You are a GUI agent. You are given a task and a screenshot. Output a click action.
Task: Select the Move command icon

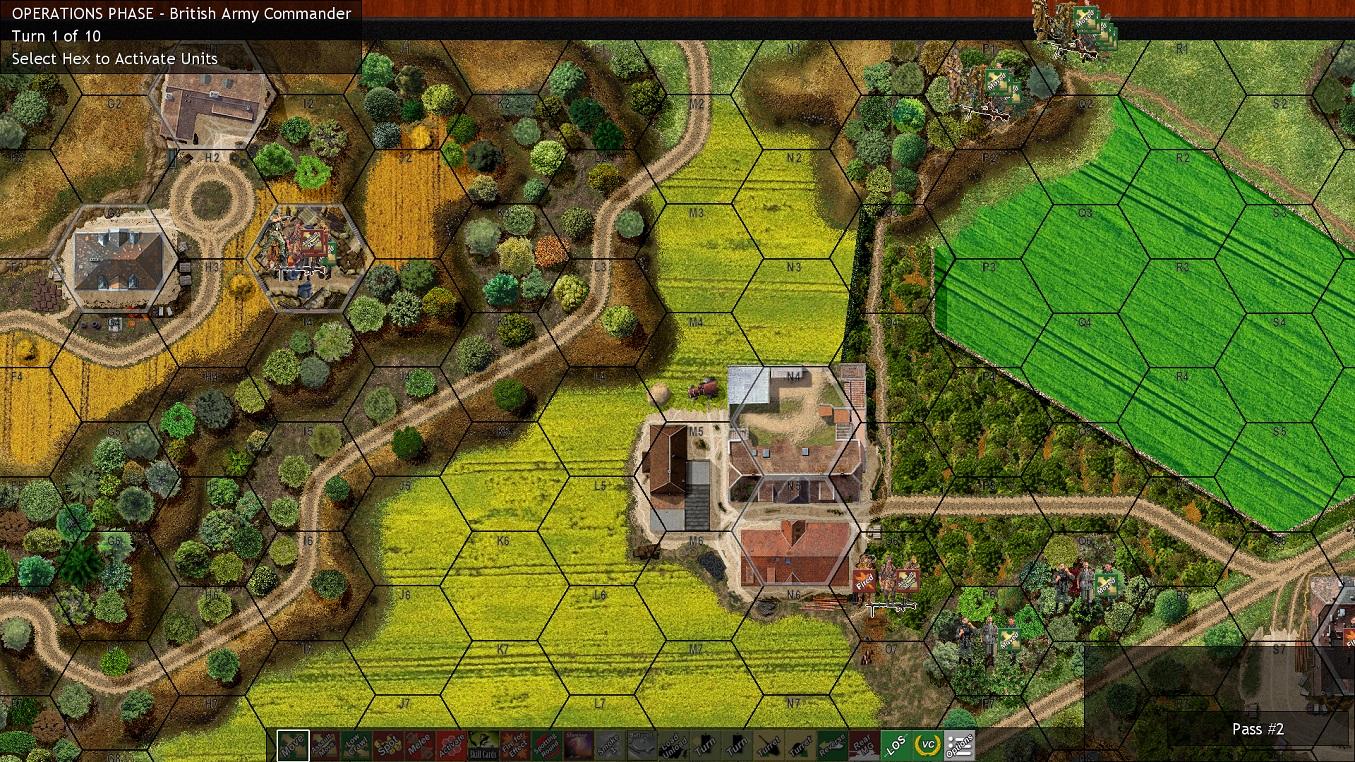293,746
